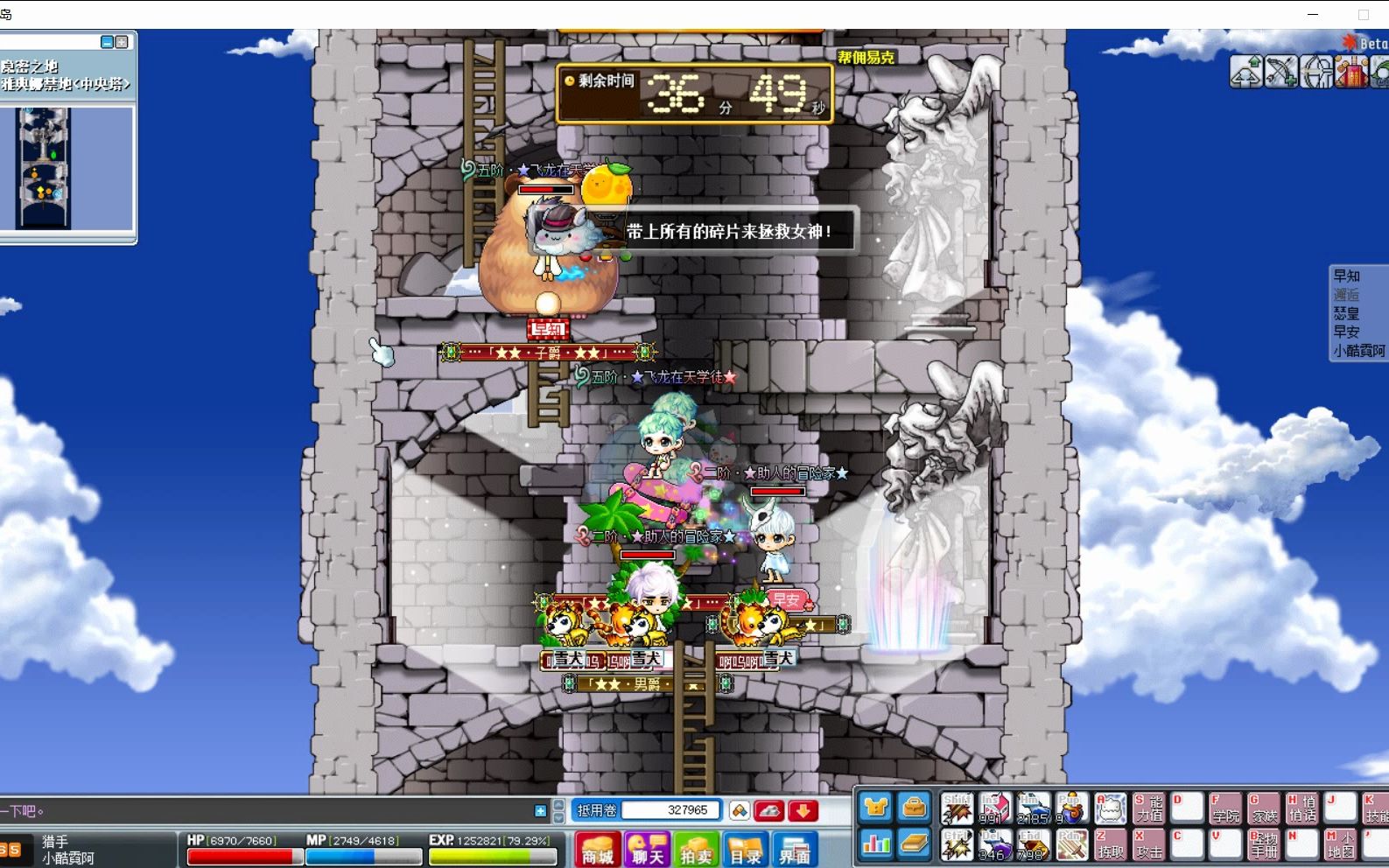Minimize the game window
Viewport: 1389px width, 868px height.
(1312, 14)
